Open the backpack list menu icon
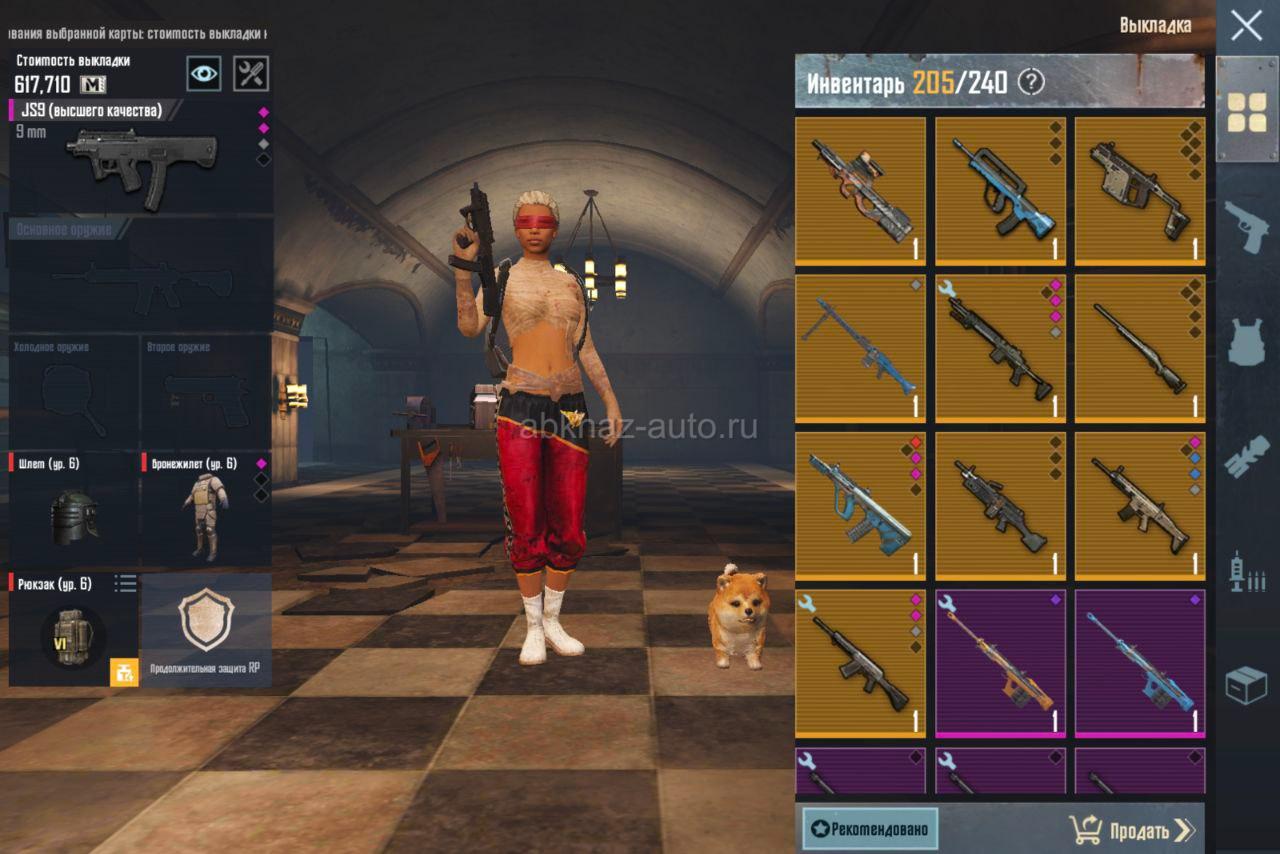Image resolution: width=1280 pixels, height=854 pixels. point(125,583)
